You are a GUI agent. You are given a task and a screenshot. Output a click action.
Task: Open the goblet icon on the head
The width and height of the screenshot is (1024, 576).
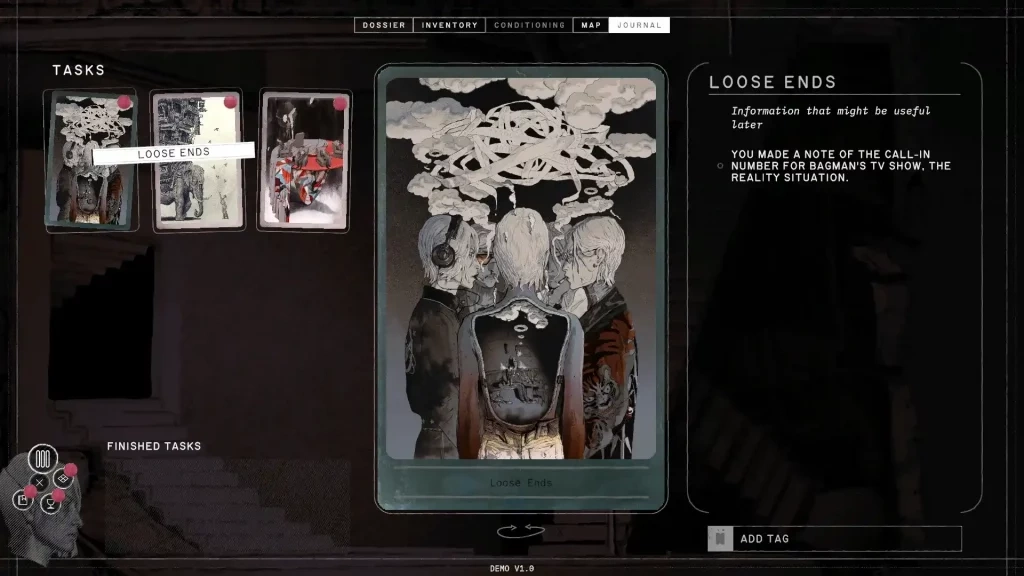51,504
